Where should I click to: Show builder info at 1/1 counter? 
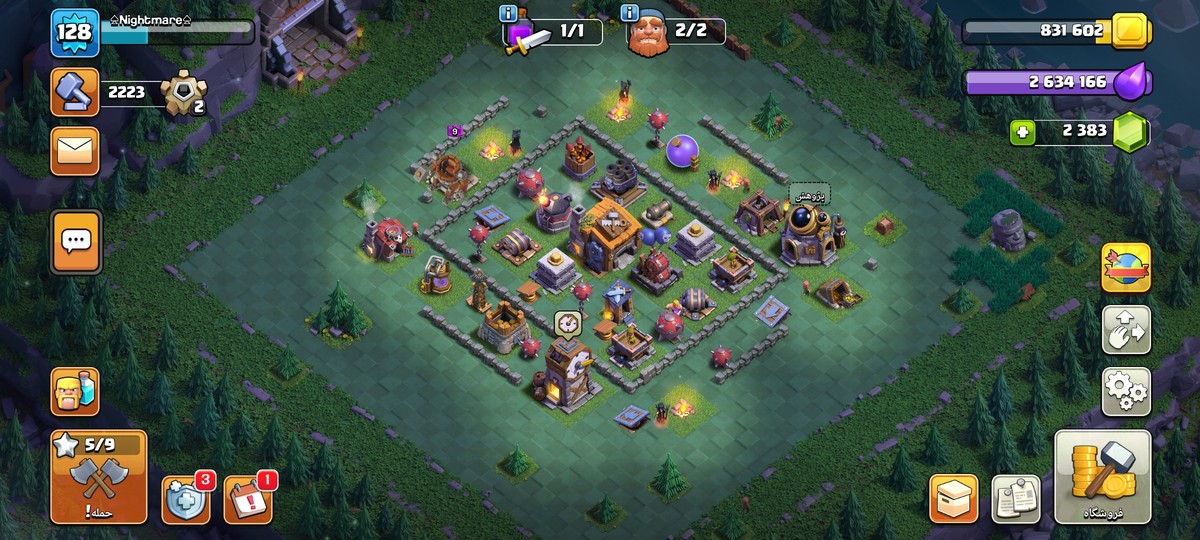coord(510,14)
